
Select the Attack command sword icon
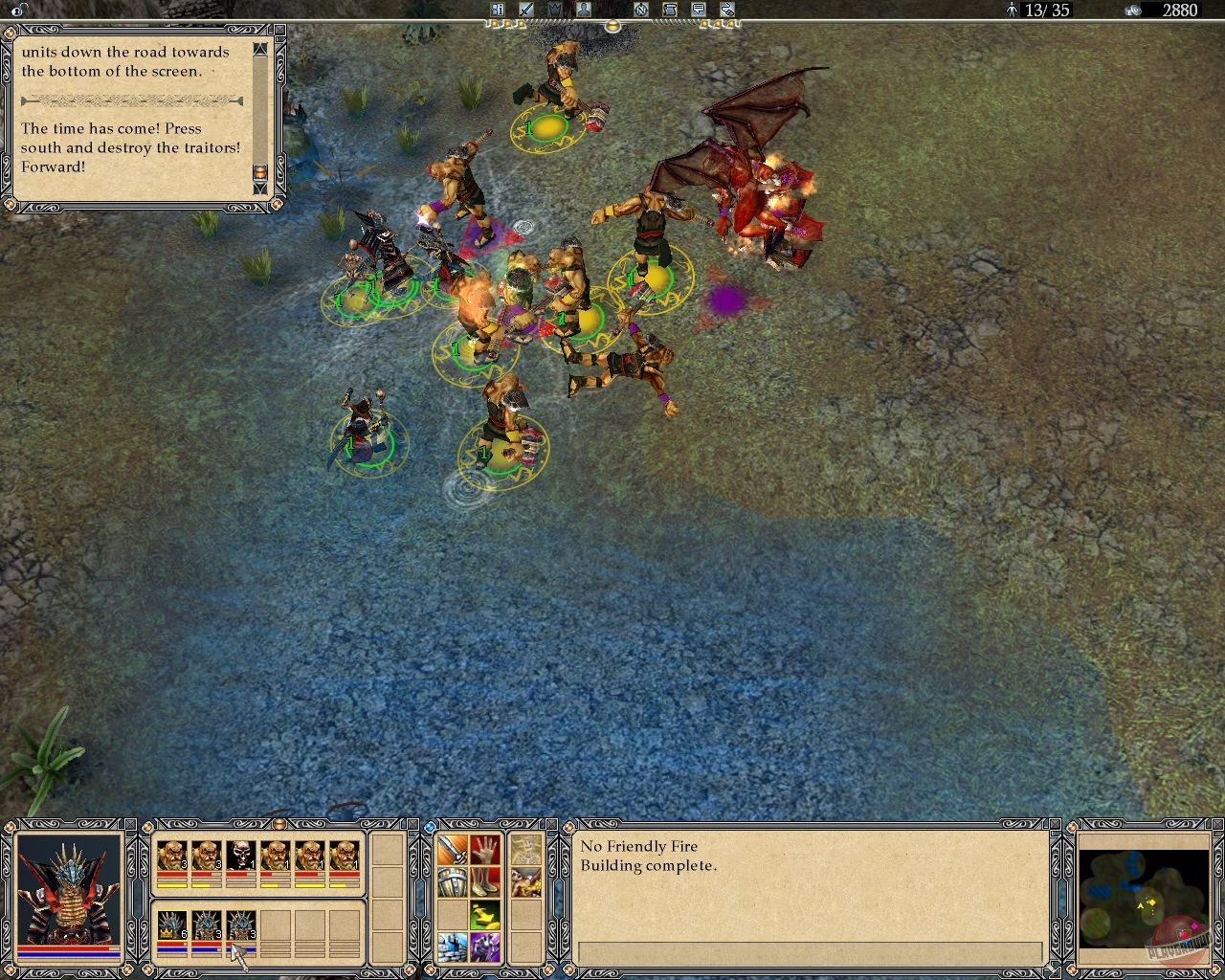tap(452, 849)
